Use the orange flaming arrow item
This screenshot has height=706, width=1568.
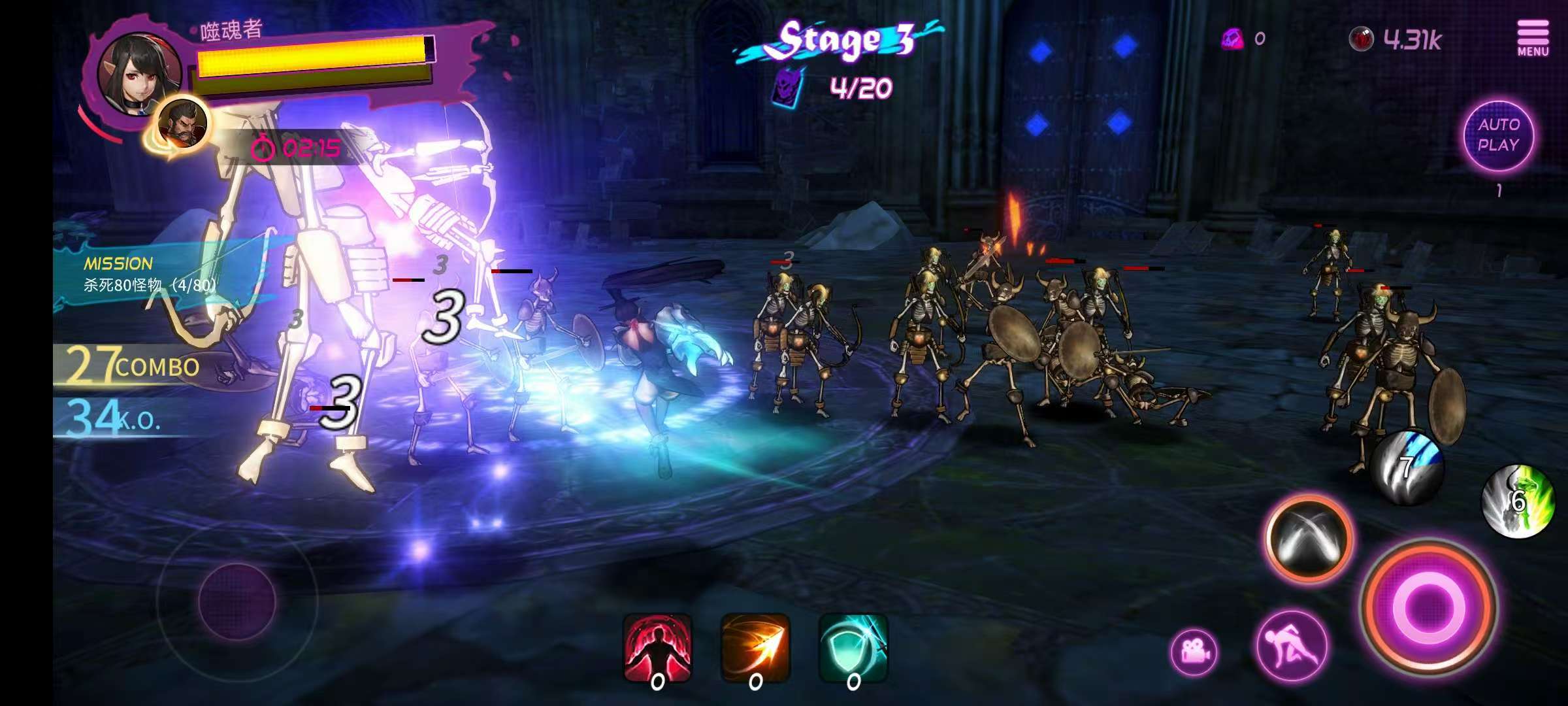tap(755, 648)
